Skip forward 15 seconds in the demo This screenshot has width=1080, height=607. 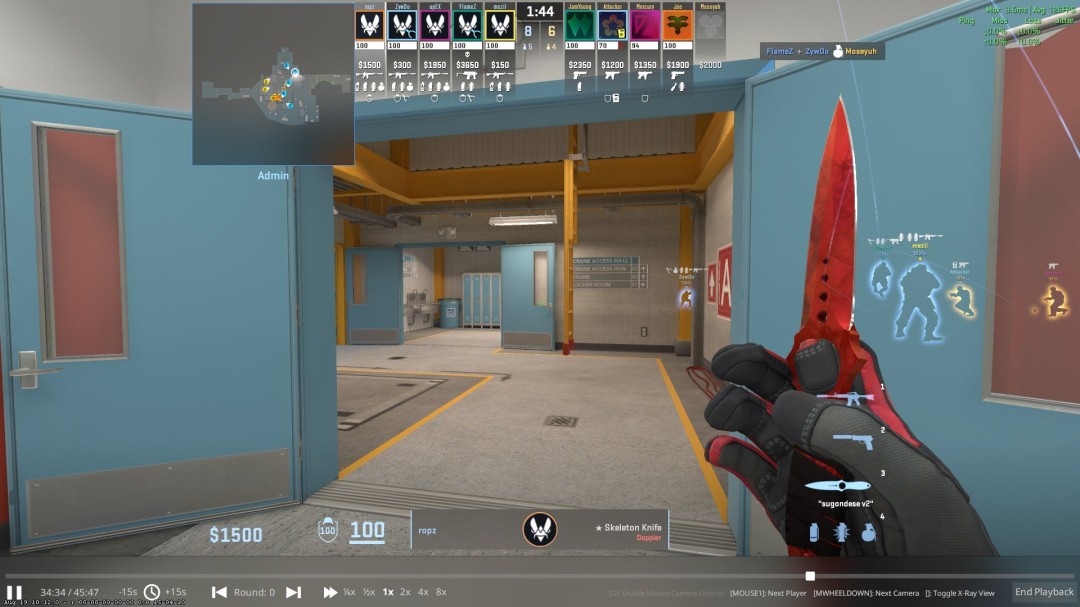pos(176,592)
